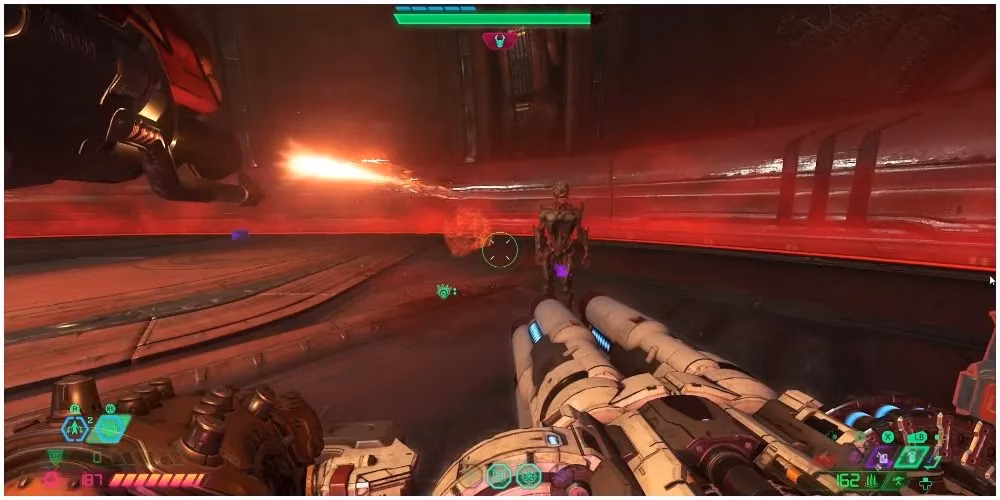Click the second green rune icon
The image size is (1000, 500).
(528, 475)
